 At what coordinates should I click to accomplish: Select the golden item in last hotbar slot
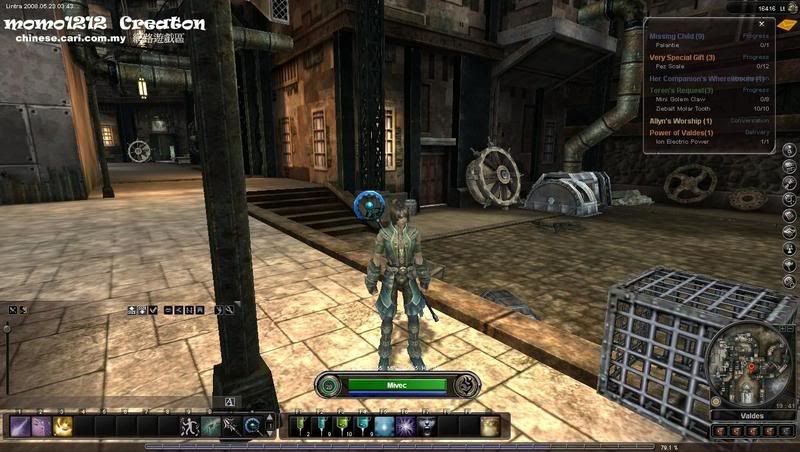(x=489, y=427)
